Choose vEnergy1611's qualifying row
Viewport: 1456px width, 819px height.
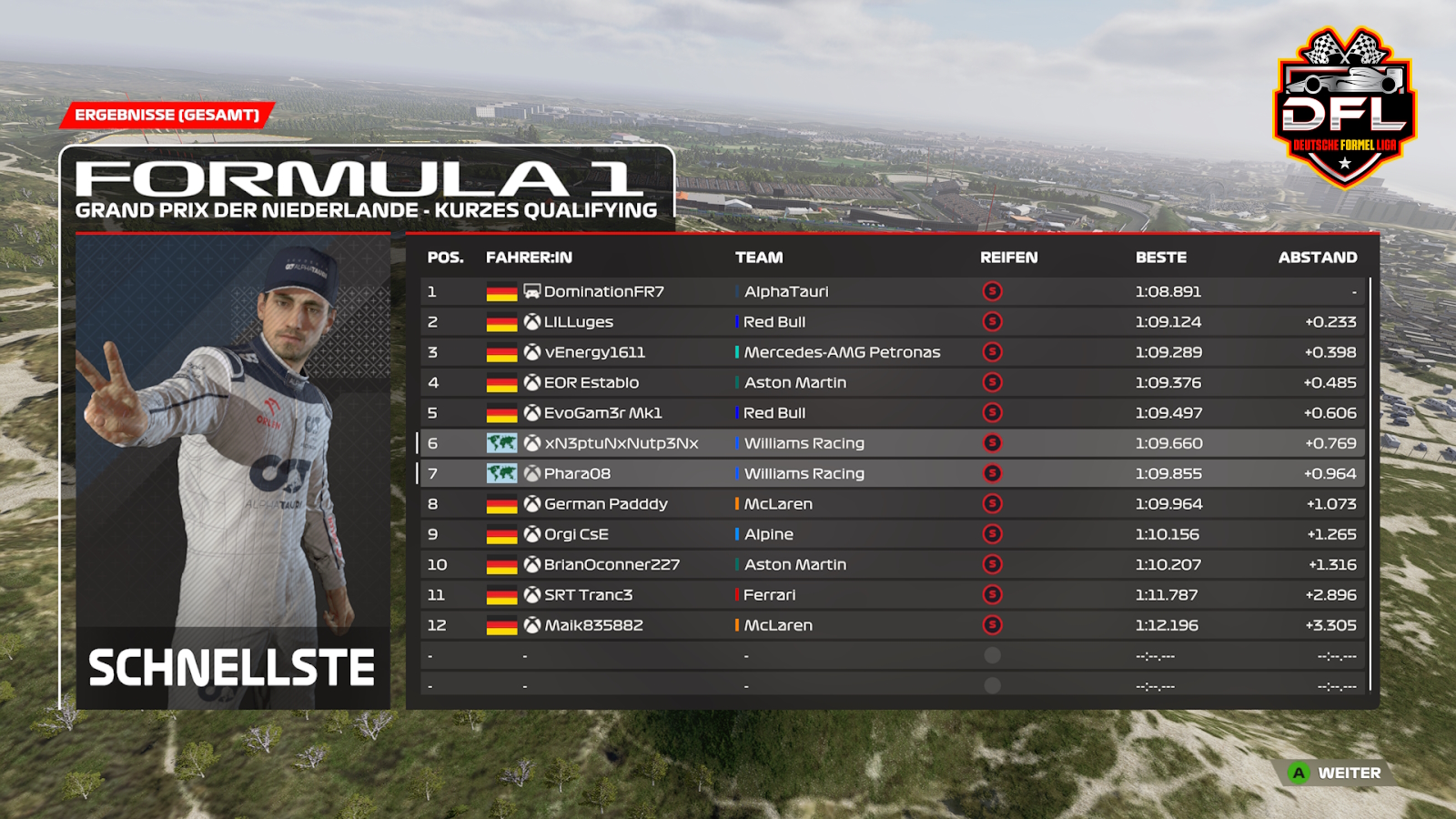[594, 352]
